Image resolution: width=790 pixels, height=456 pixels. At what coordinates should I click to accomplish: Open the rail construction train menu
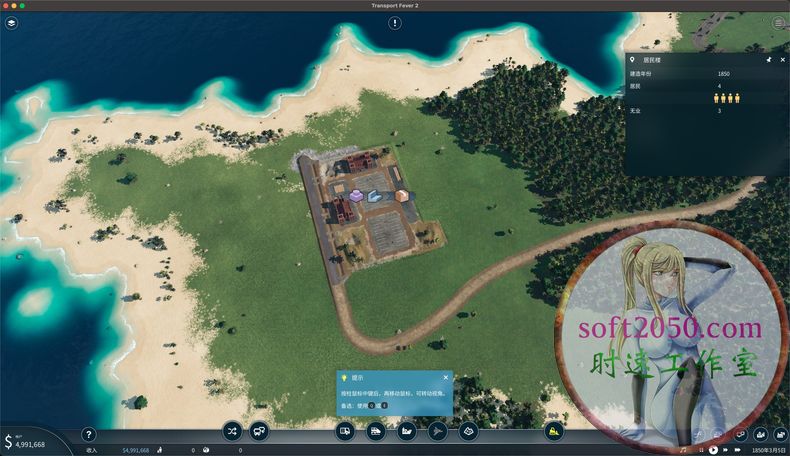point(376,432)
